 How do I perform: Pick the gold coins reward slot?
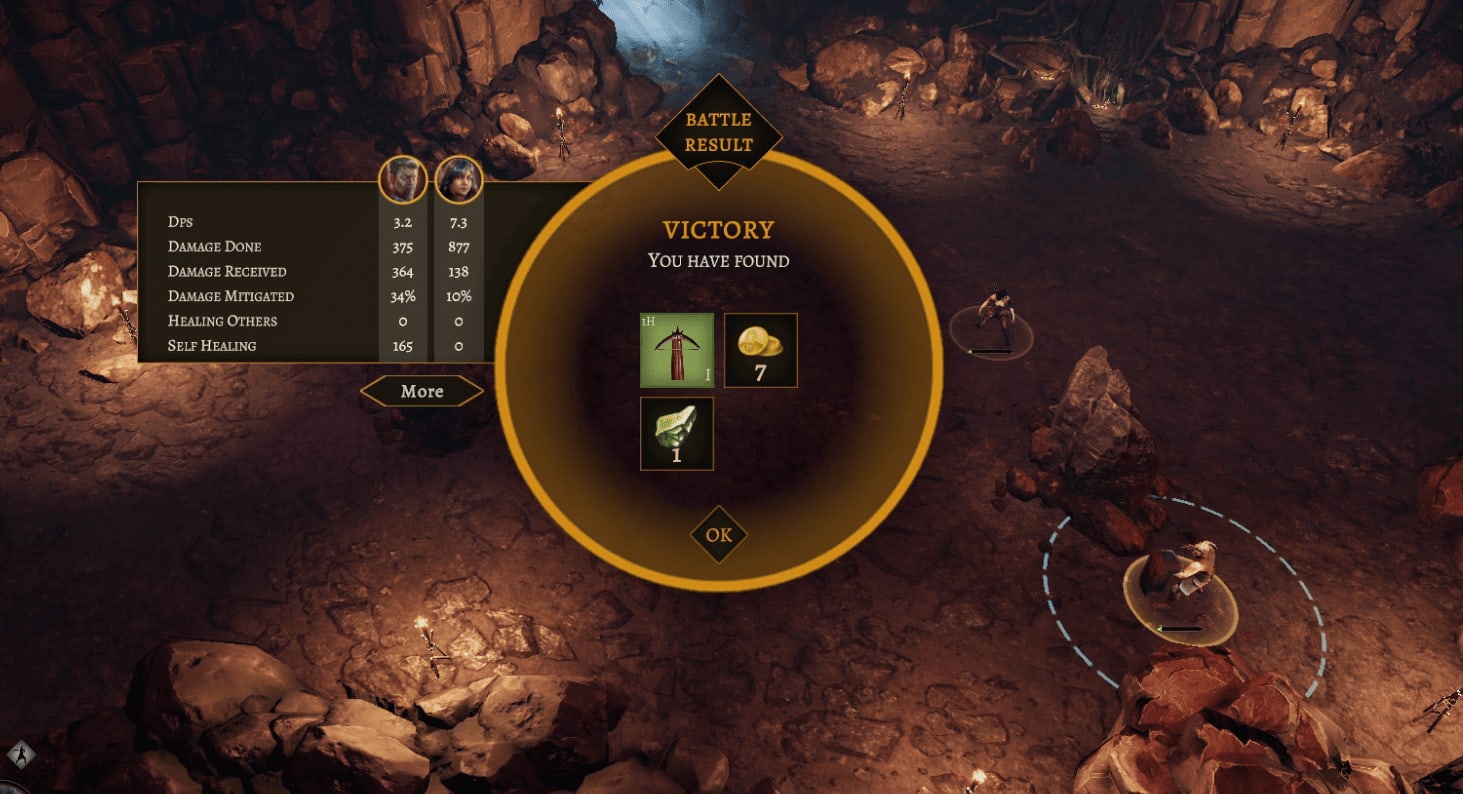(760, 350)
